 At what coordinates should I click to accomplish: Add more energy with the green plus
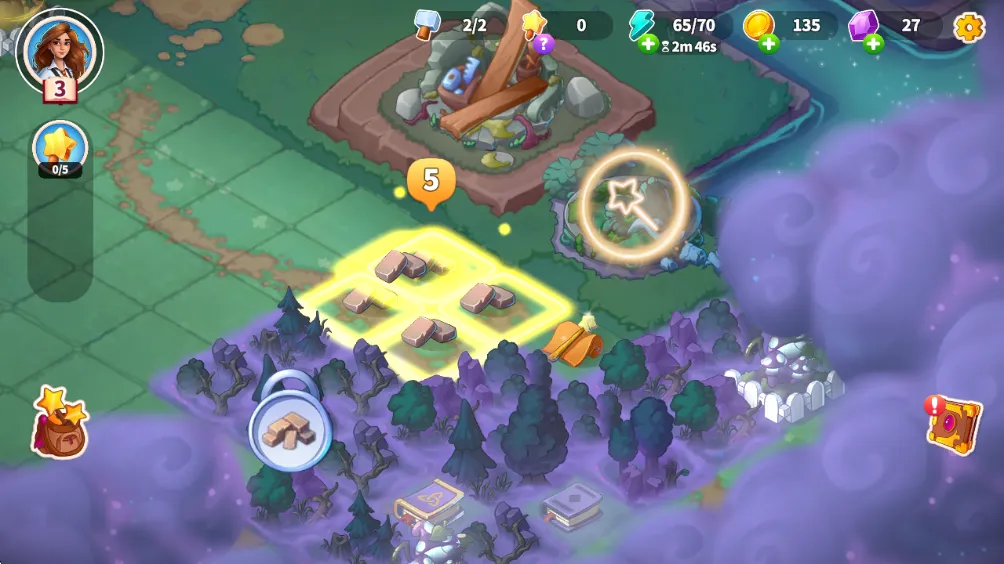pos(647,45)
